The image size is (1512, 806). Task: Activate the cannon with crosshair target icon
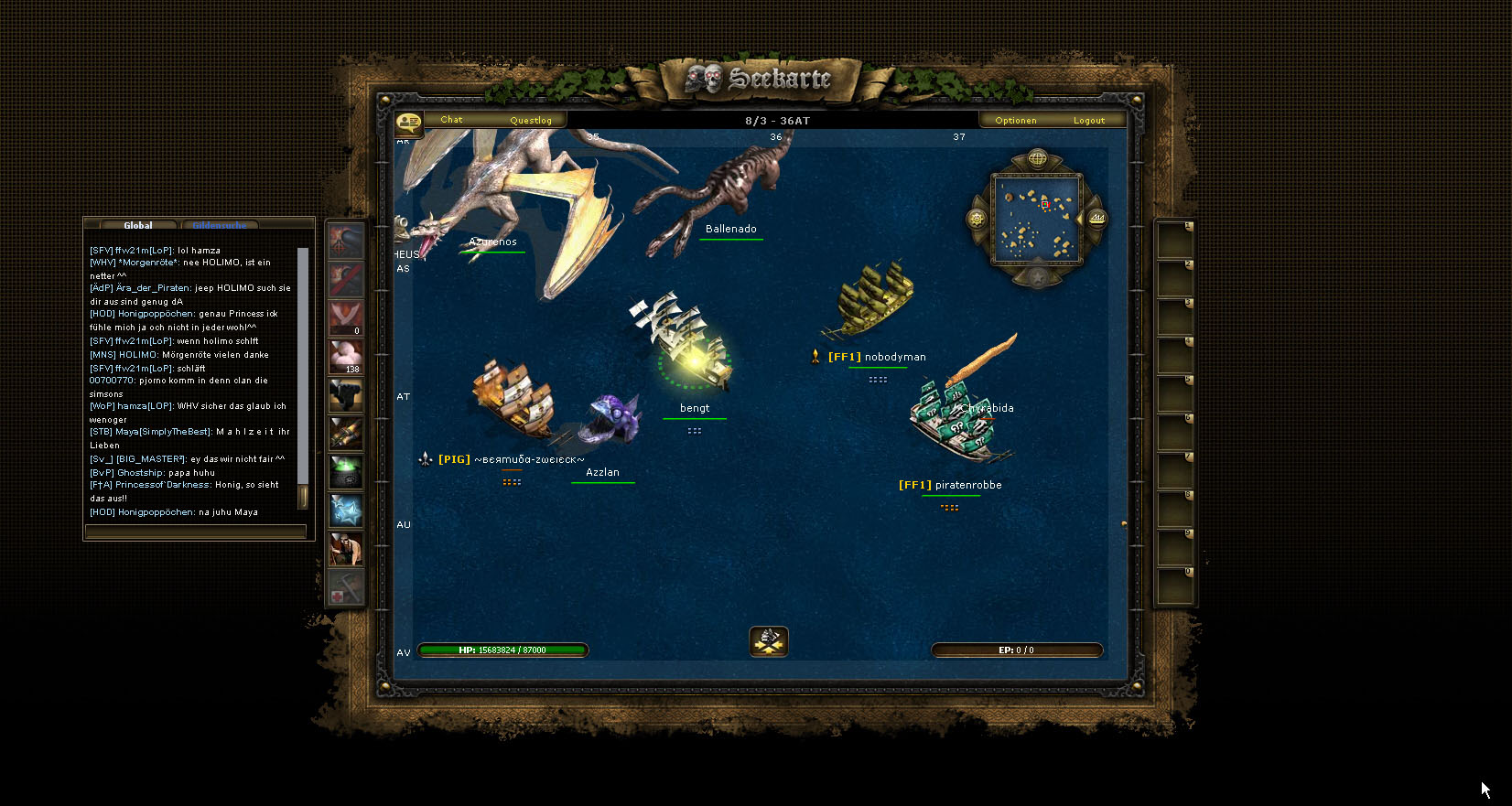[346, 242]
